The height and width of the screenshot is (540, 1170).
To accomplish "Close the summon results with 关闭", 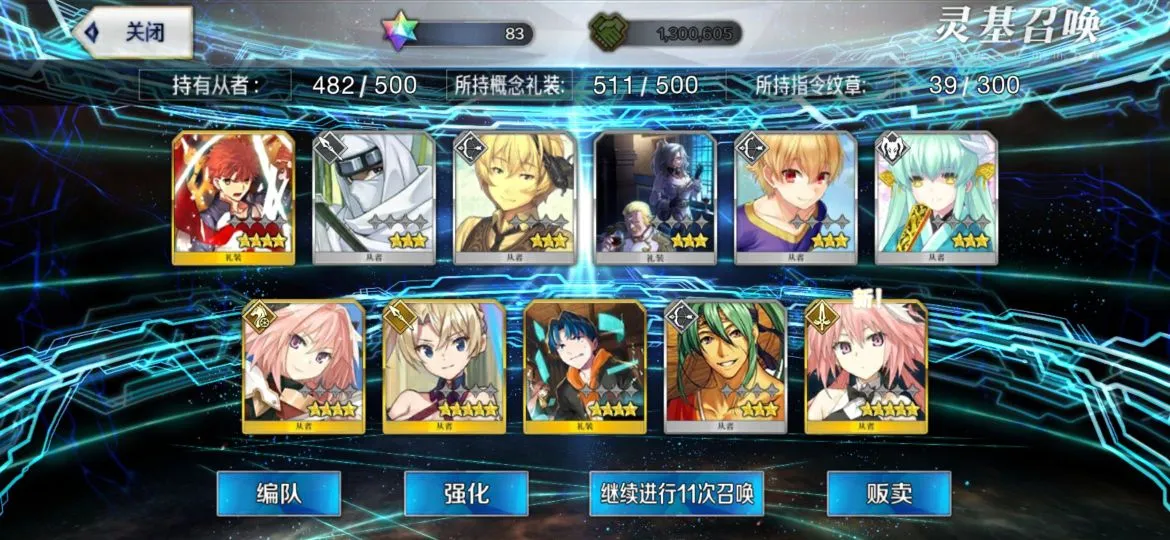I will tap(134, 32).
